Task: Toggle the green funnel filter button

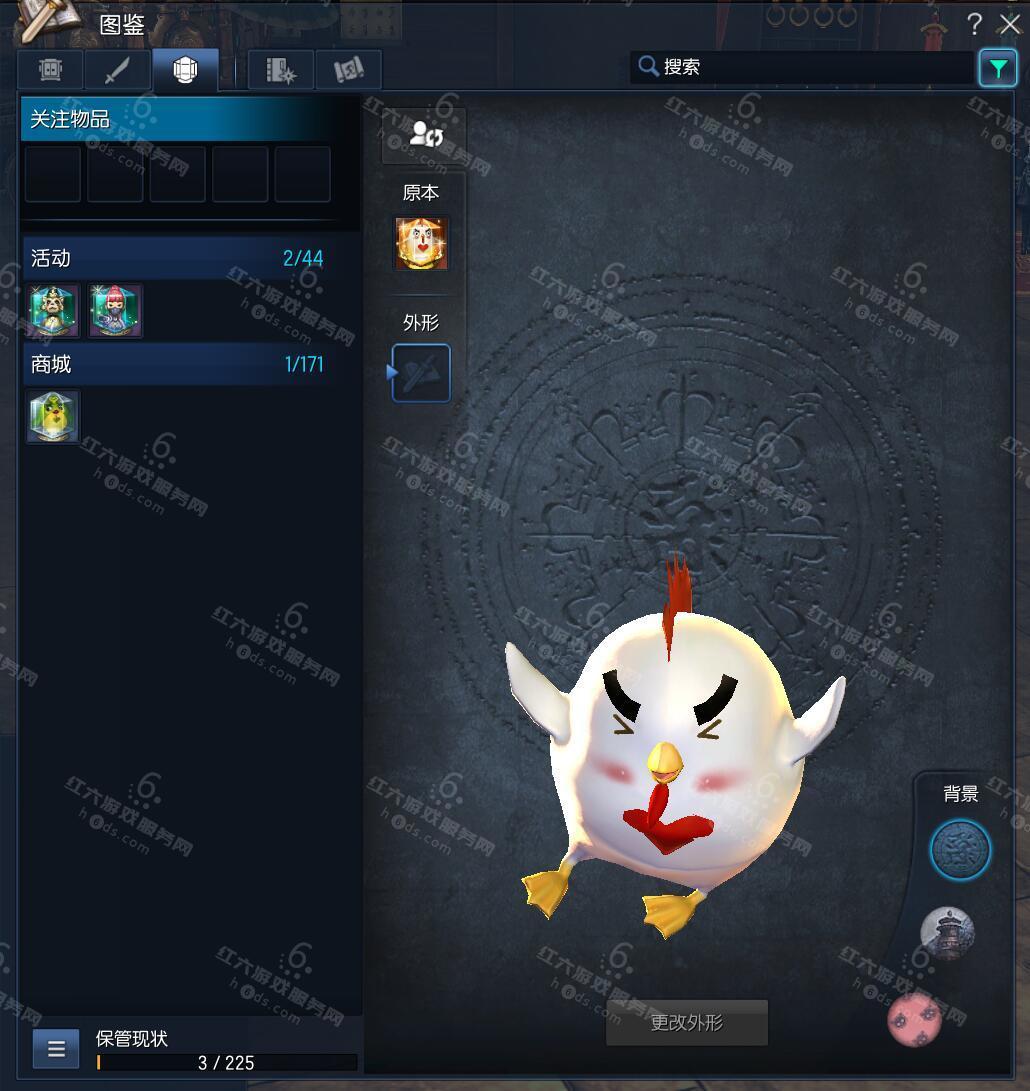Action: pyautogui.click(x=997, y=68)
